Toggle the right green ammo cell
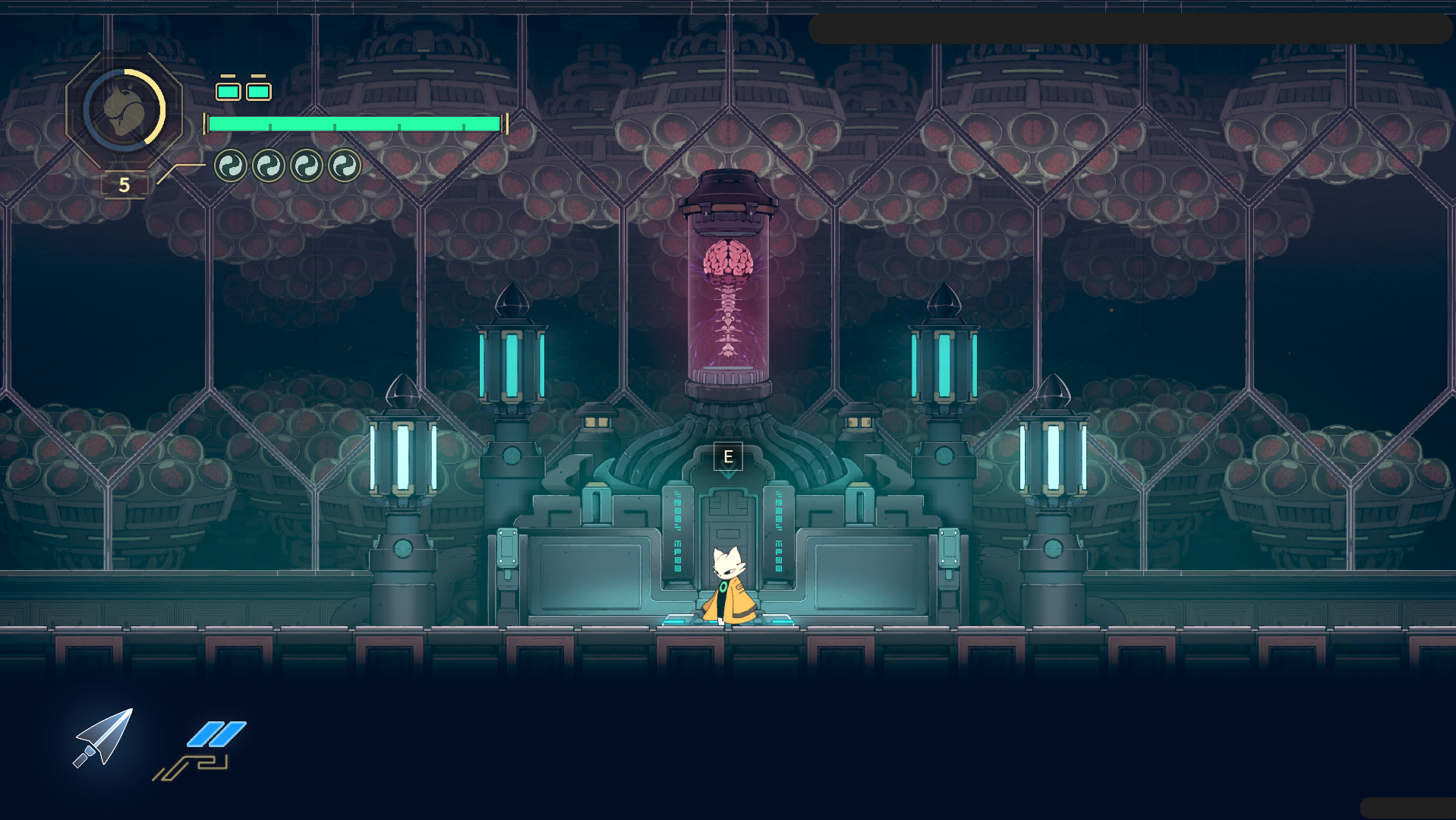This screenshot has height=820, width=1456. click(x=258, y=91)
